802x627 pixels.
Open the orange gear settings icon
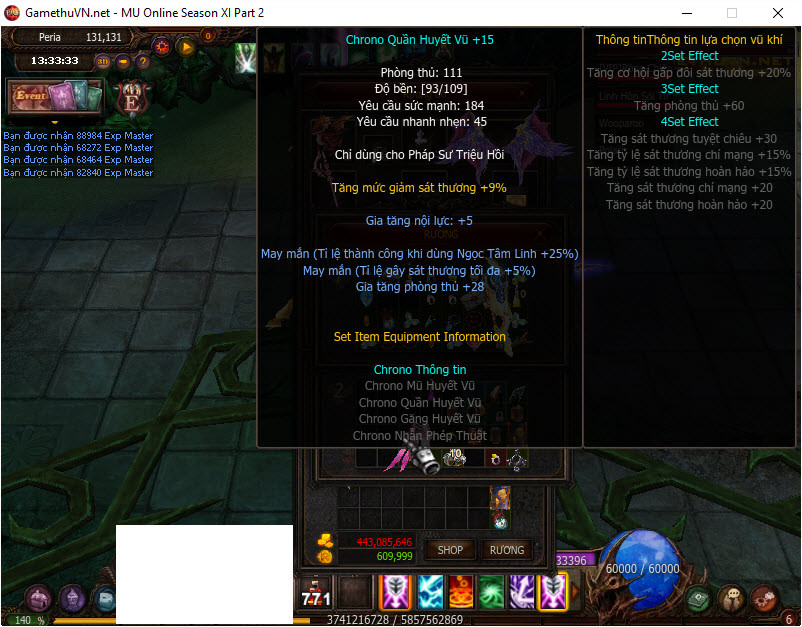[162, 46]
